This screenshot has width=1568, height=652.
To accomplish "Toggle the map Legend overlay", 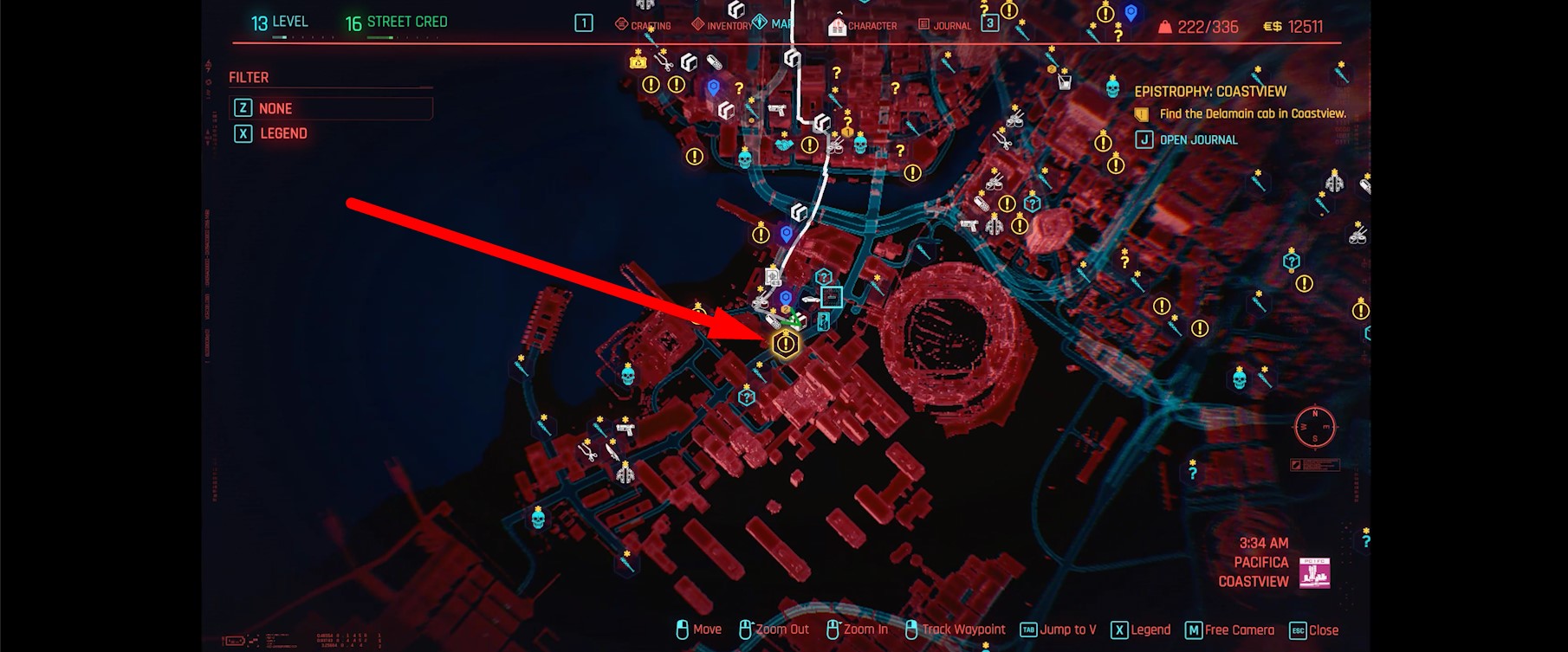I will [1144, 629].
